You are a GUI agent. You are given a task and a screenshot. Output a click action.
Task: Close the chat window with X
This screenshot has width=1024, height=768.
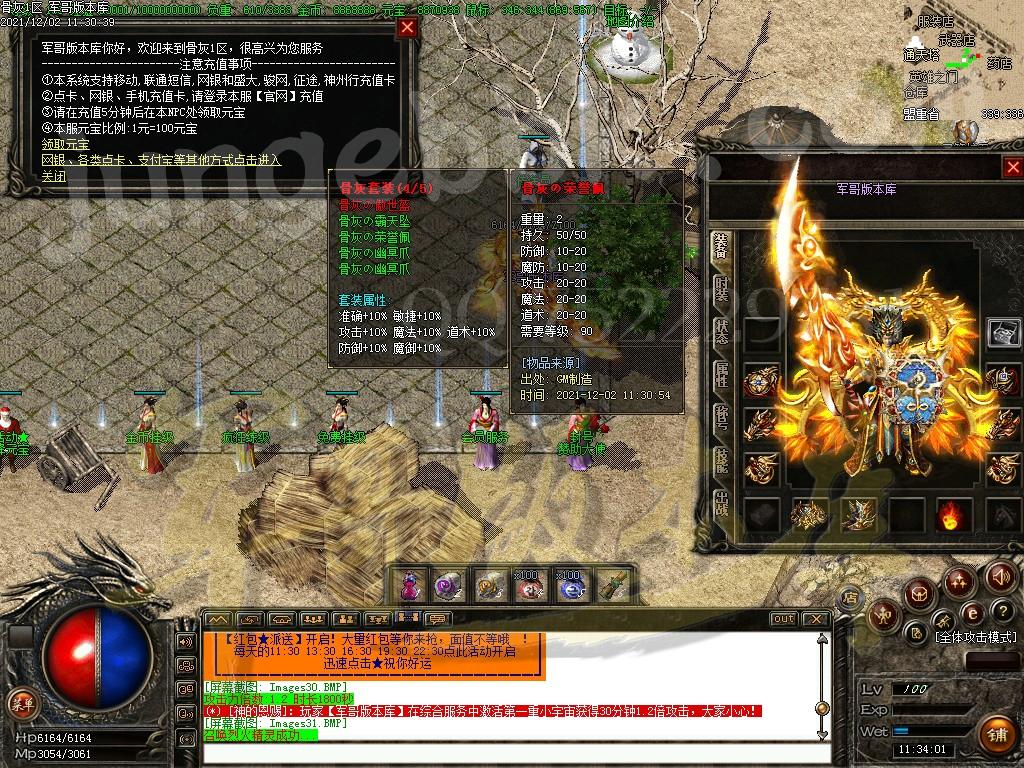[814, 619]
